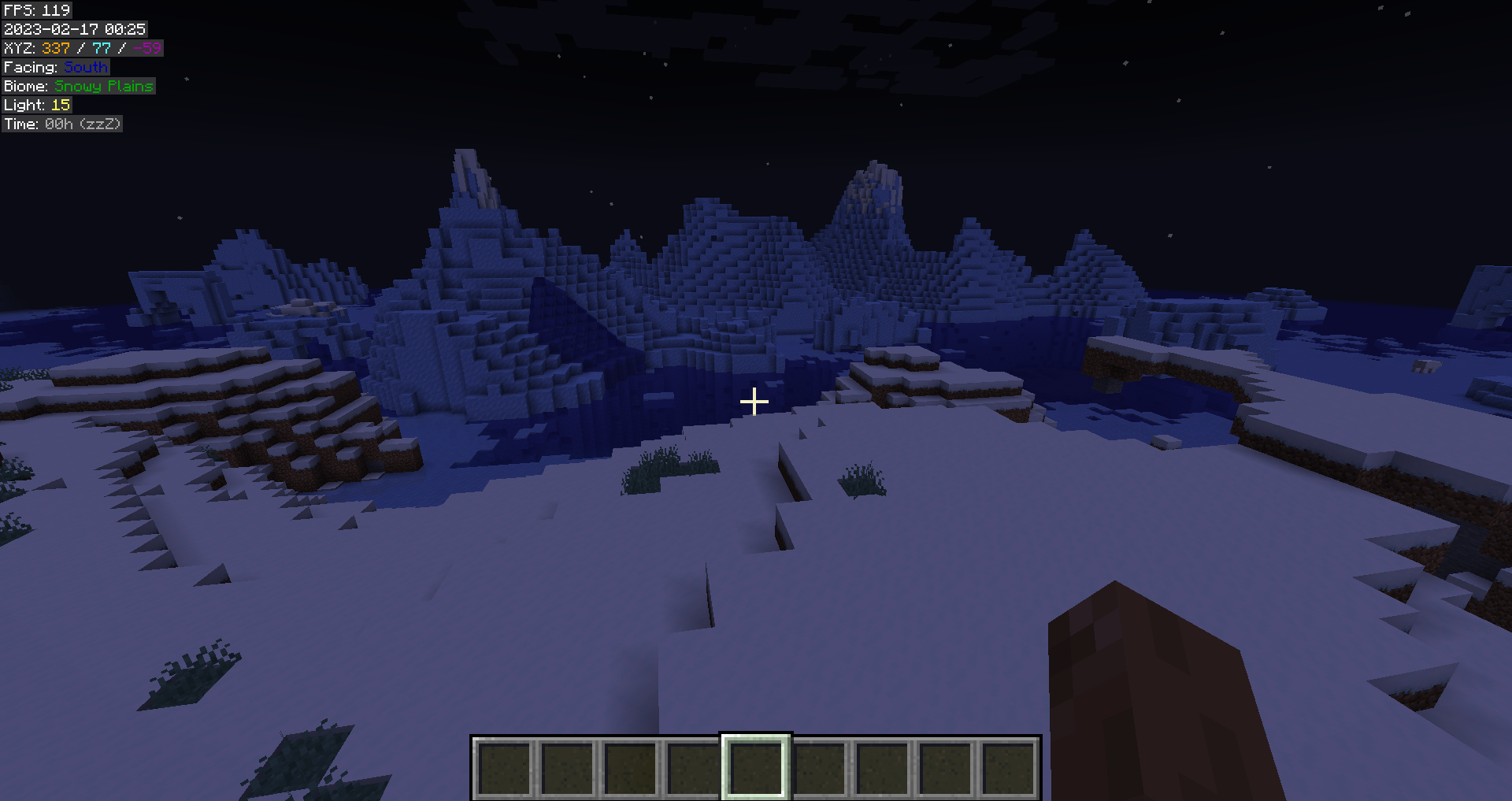
Task: Click the FPS: 119 counter readout
Action: click(x=35, y=10)
